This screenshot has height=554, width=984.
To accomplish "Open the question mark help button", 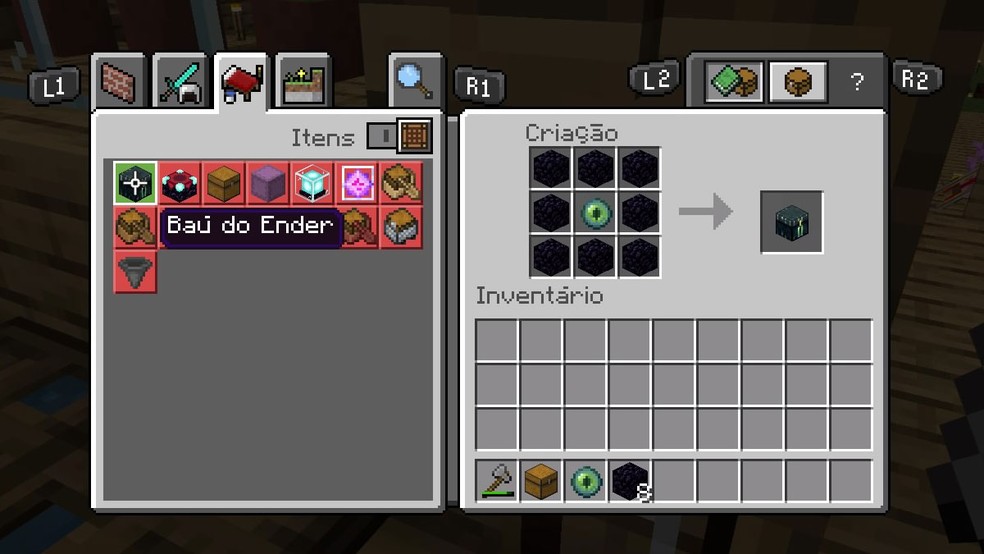I will click(x=856, y=82).
